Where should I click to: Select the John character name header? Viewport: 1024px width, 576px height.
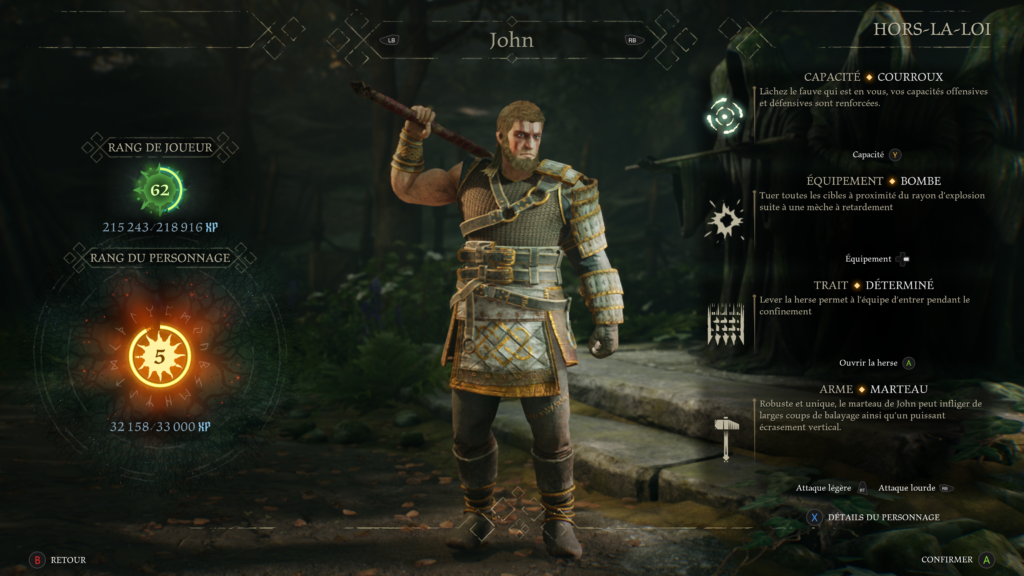pyautogui.click(x=511, y=41)
